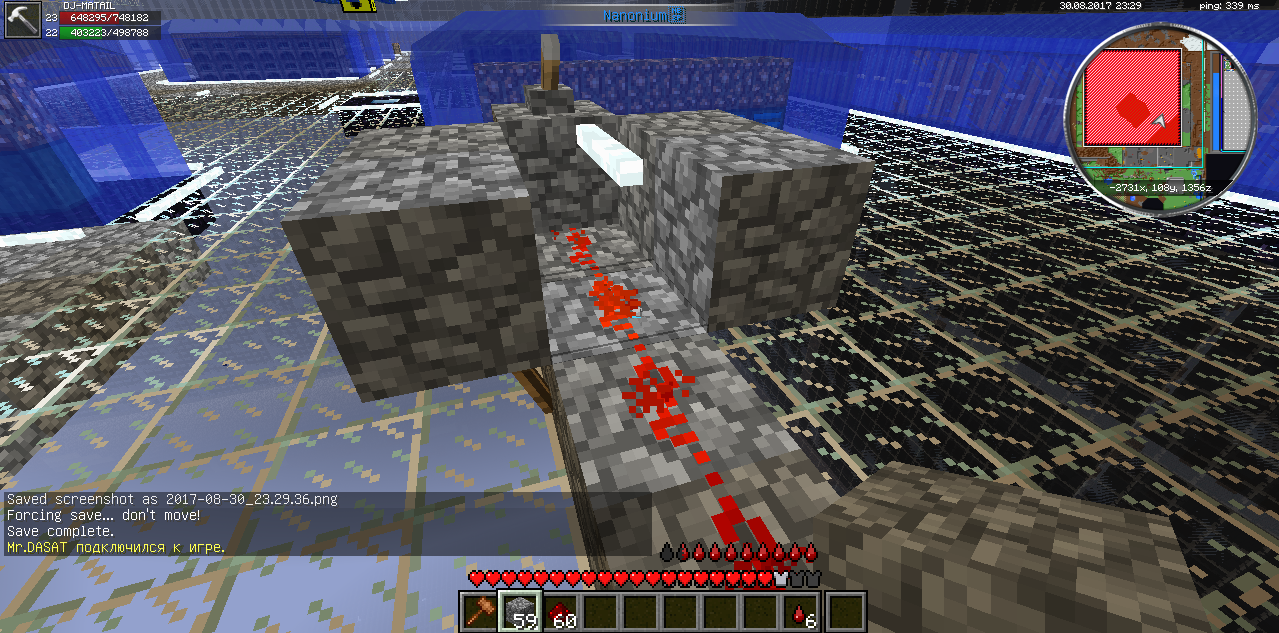Select the wooden hammer hotbar slot
Image resolution: width=1279 pixels, height=633 pixels.
click(x=480, y=611)
